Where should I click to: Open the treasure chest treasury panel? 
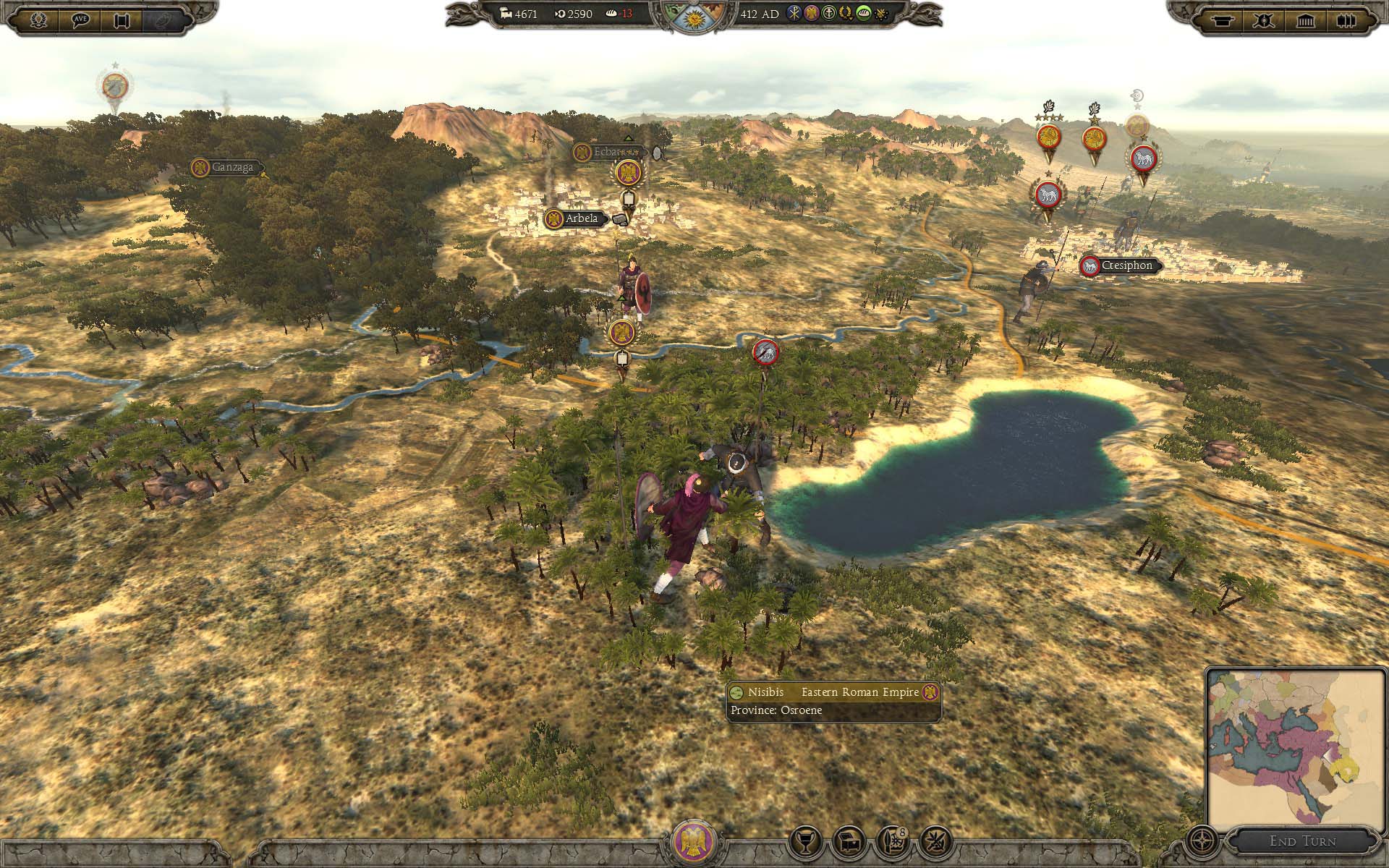tap(849, 841)
